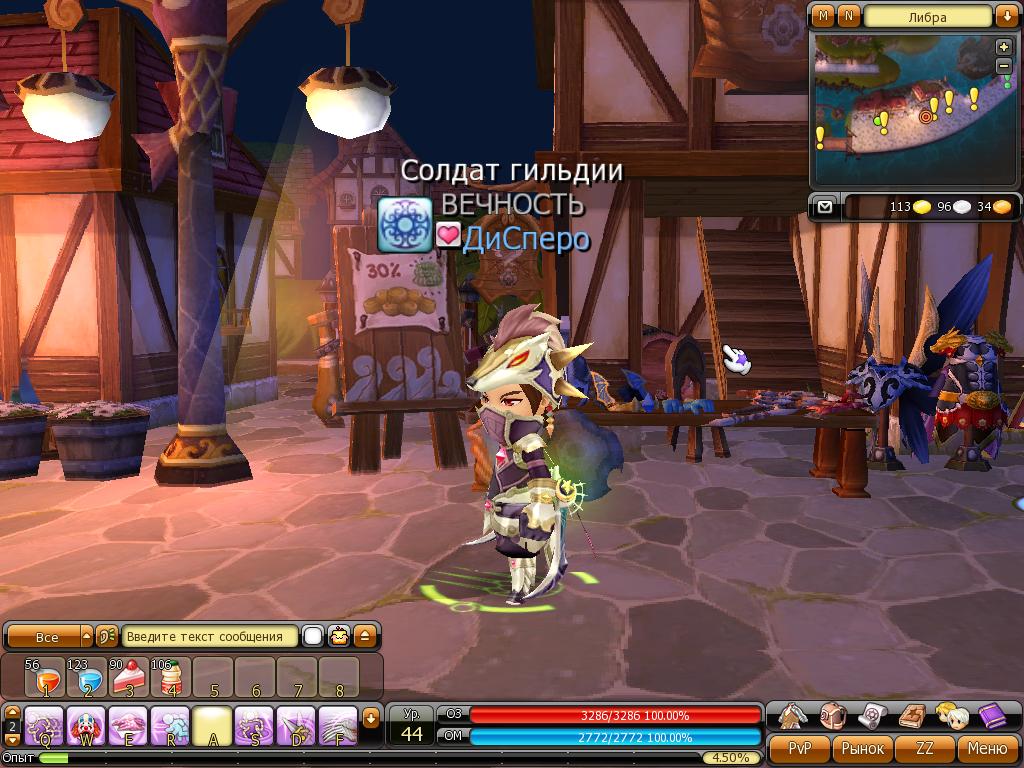
Task: Use the bottled drink in slot 4
Action: coord(171,678)
